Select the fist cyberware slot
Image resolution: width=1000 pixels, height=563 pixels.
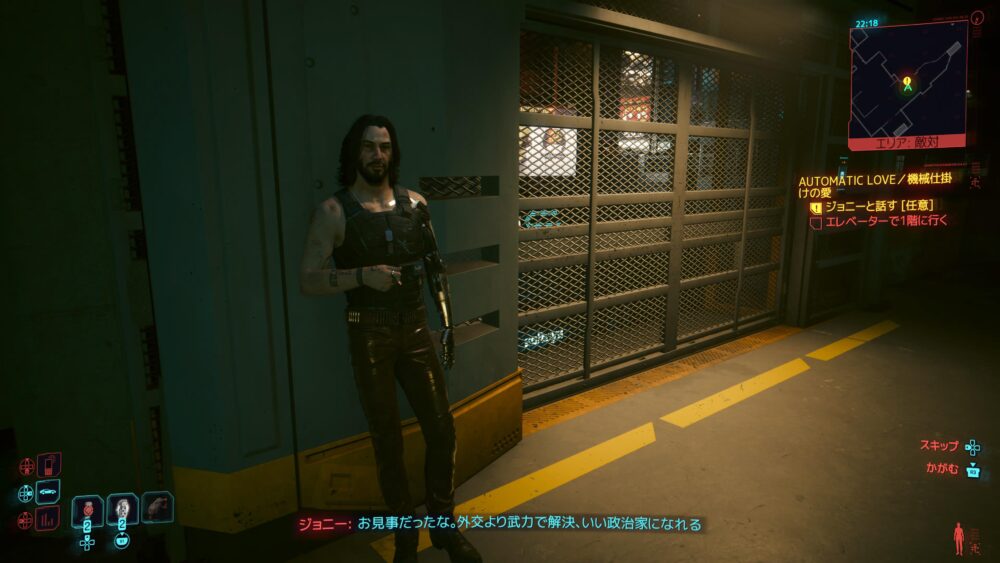tap(157, 507)
